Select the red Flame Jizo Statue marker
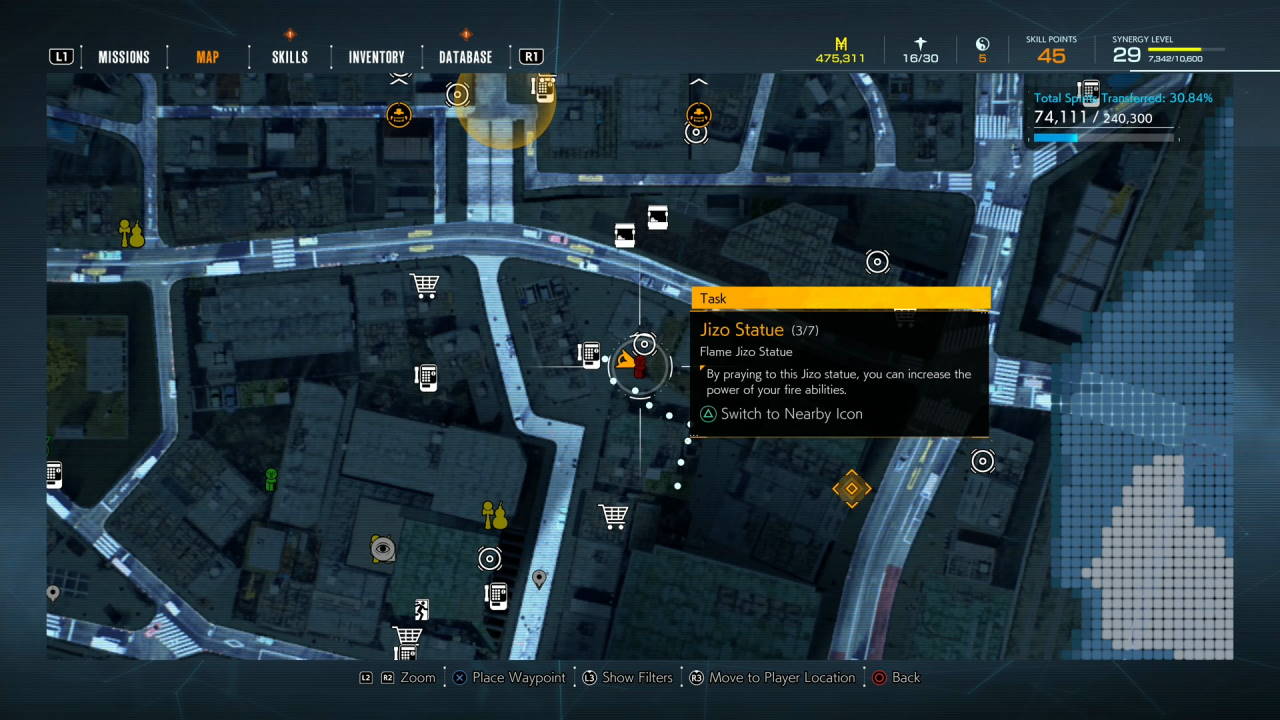This screenshot has width=1280, height=720. (640, 366)
